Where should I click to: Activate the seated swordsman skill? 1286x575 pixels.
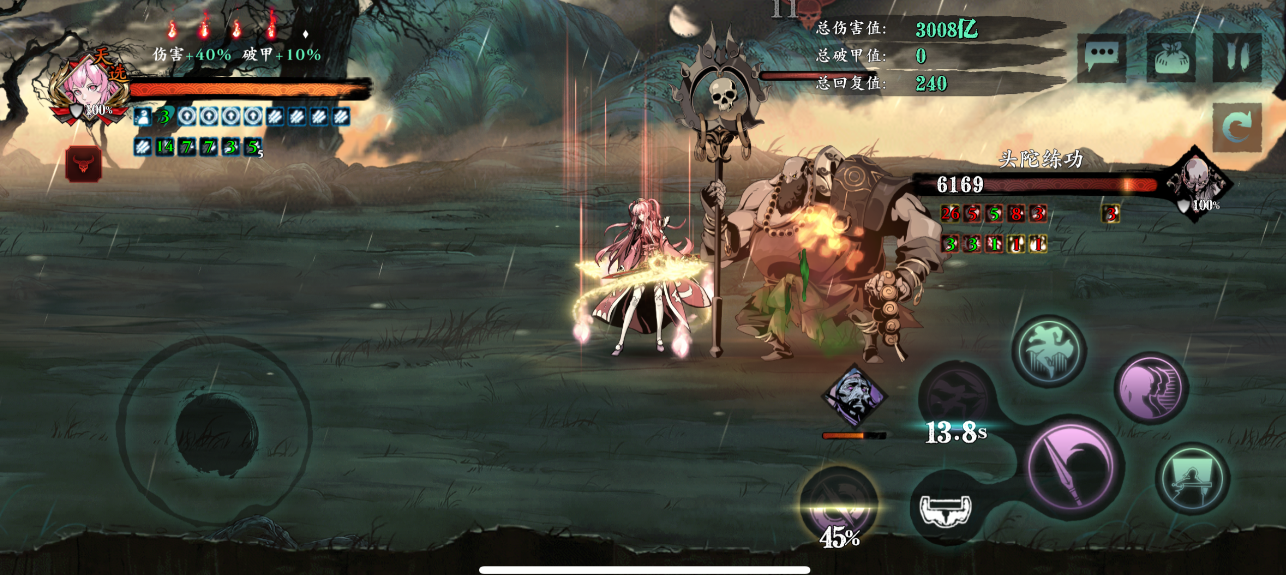click(1192, 478)
